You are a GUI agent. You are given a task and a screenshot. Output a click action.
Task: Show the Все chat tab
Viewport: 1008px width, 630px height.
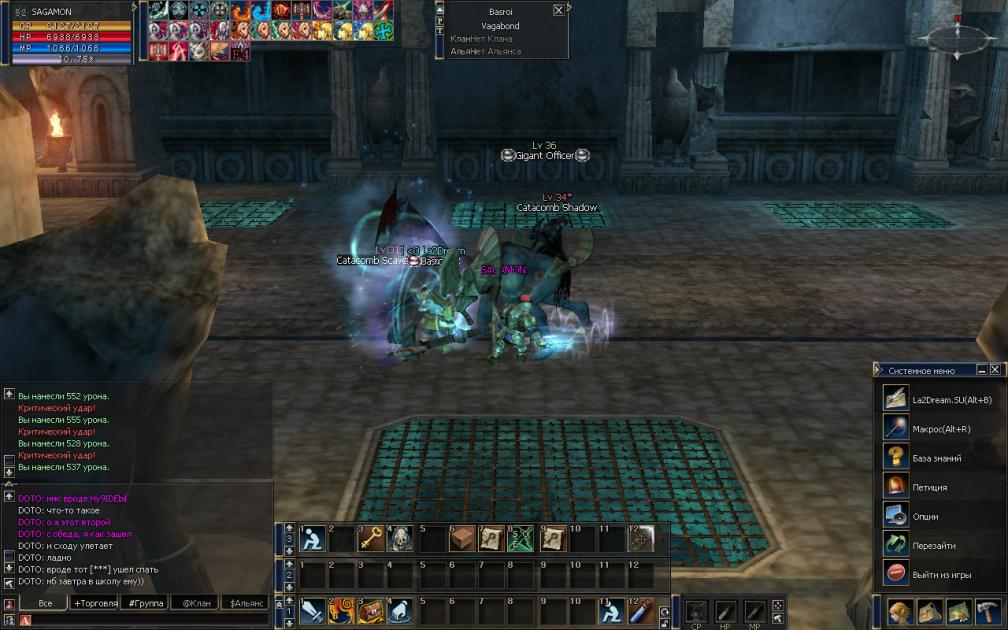click(x=45, y=603)
